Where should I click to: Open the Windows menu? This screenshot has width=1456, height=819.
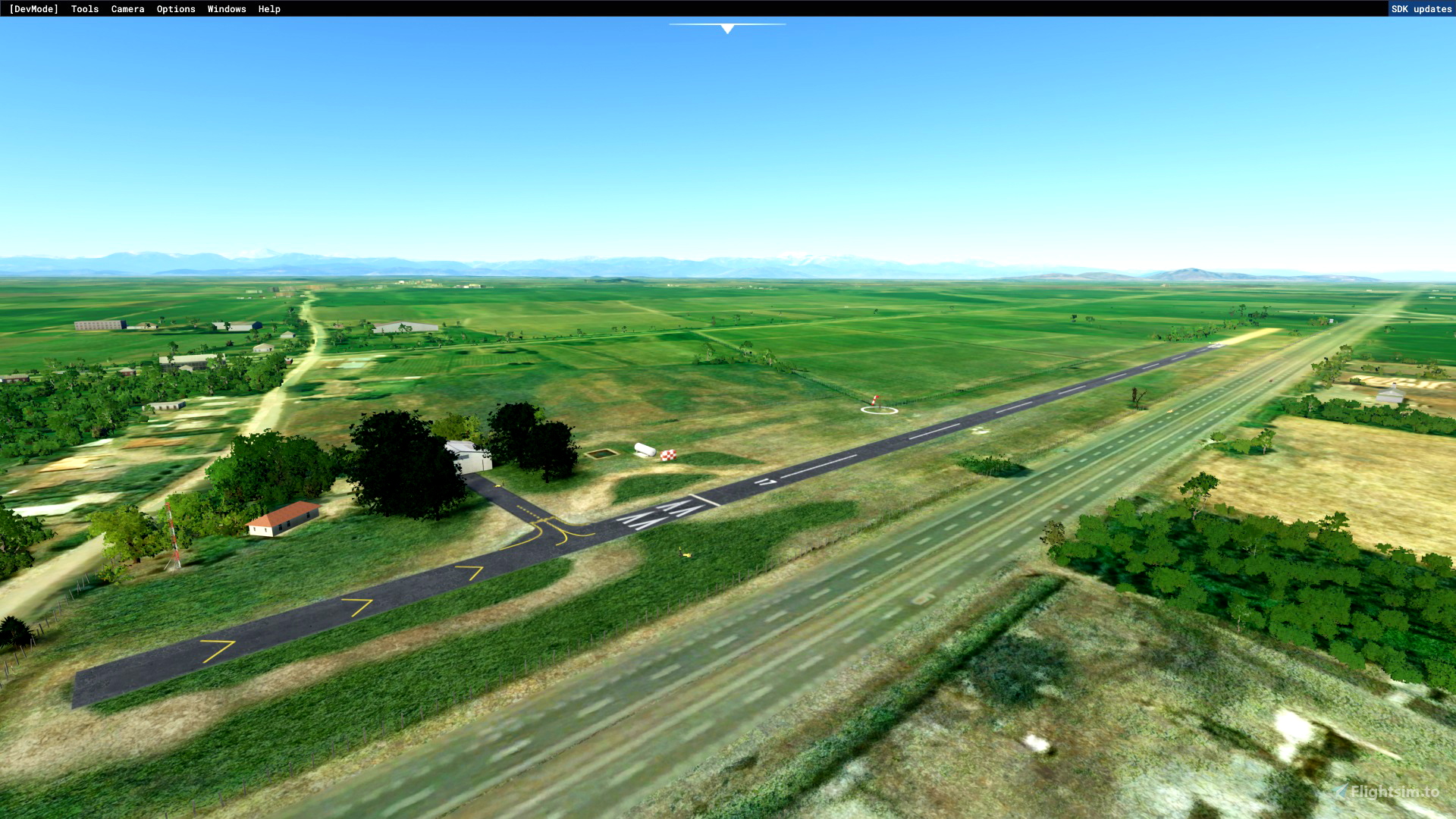pos(225,8)
